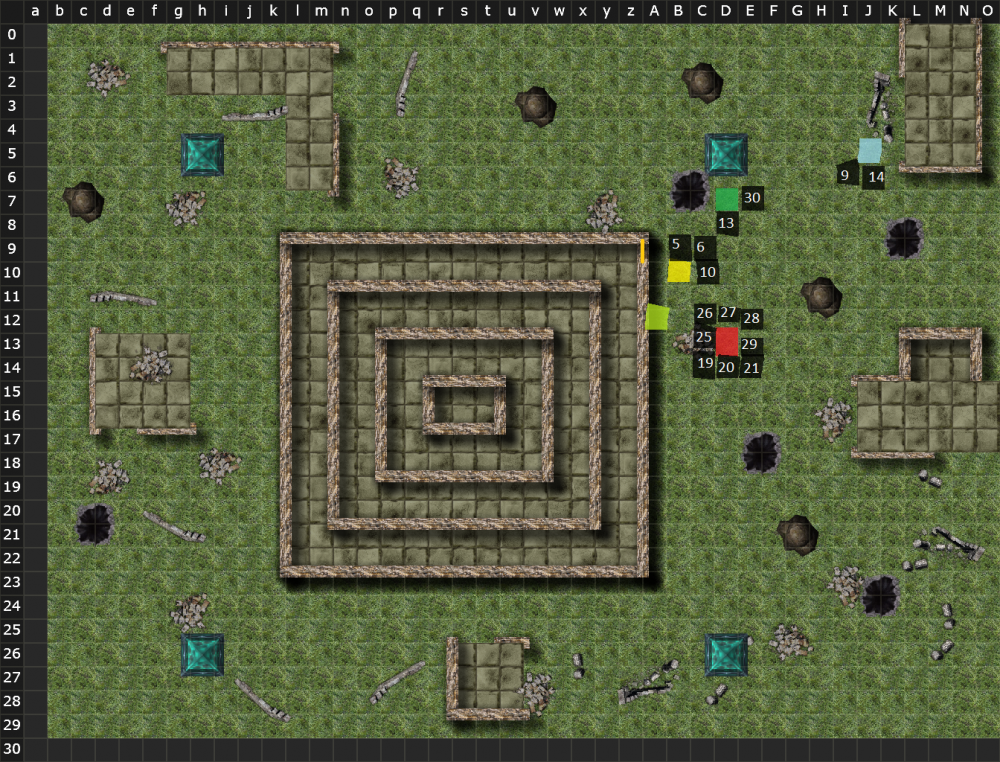1000x762 pixels.
Task: Select the light blue square token
Action: click(x=871, y=151)
